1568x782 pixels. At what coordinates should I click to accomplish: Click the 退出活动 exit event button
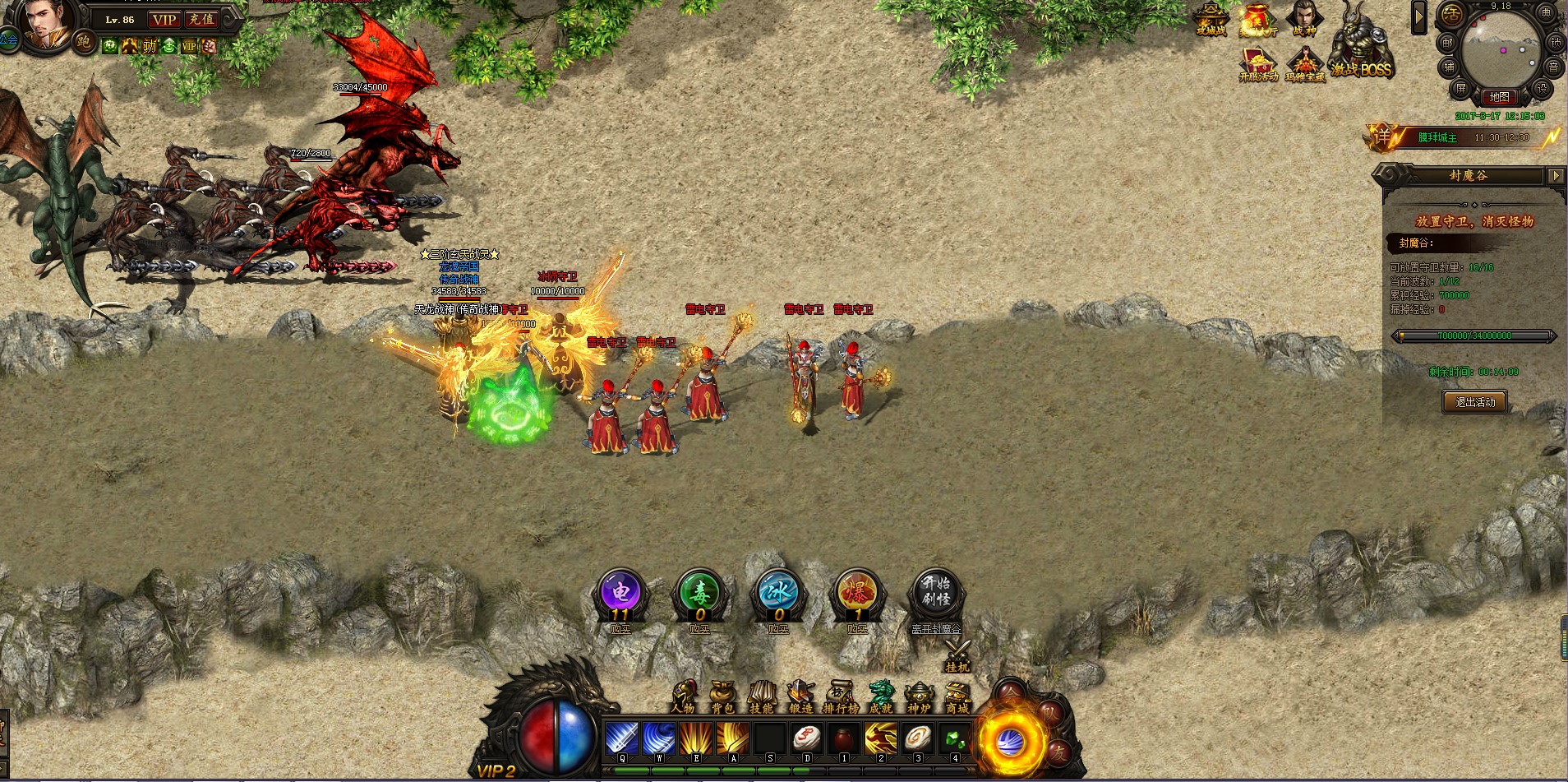pyautogui.click(x=1475, y=402)
